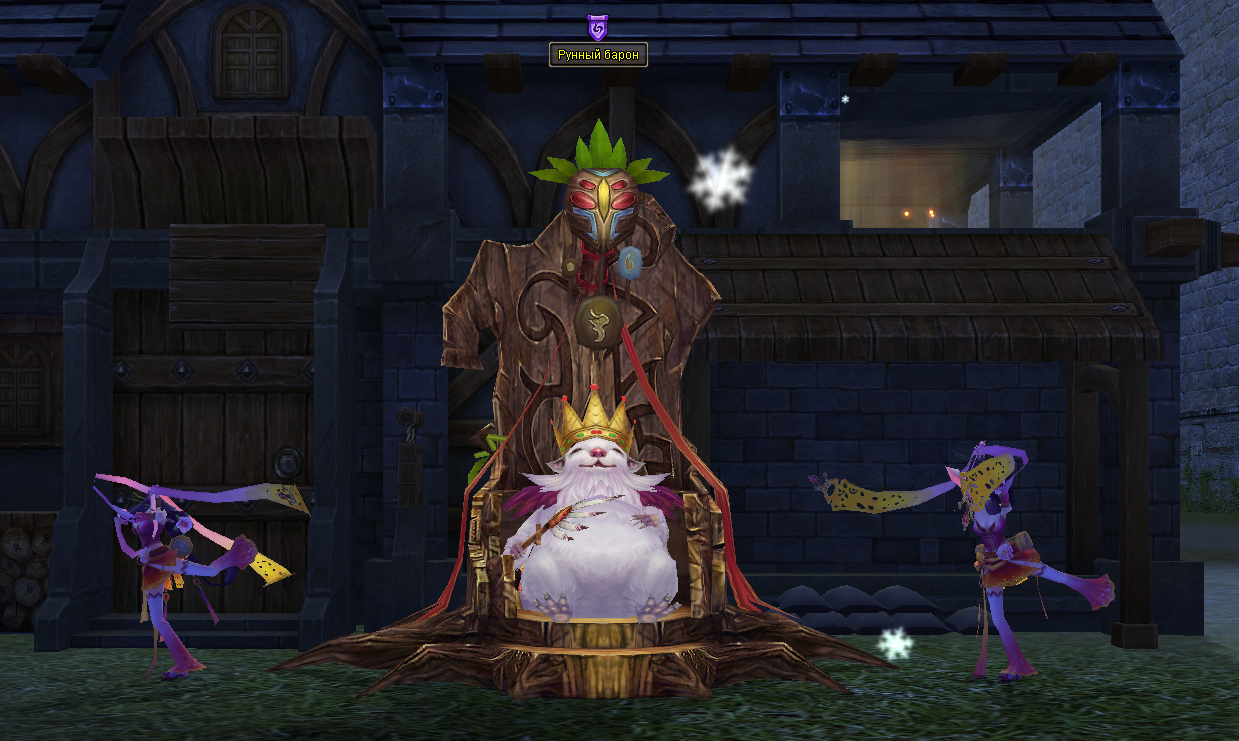Viewport: 1239px width, 741px height.
Task: Click the purple shield emblem above the nameplate
Action: click(x=597, y=27)
